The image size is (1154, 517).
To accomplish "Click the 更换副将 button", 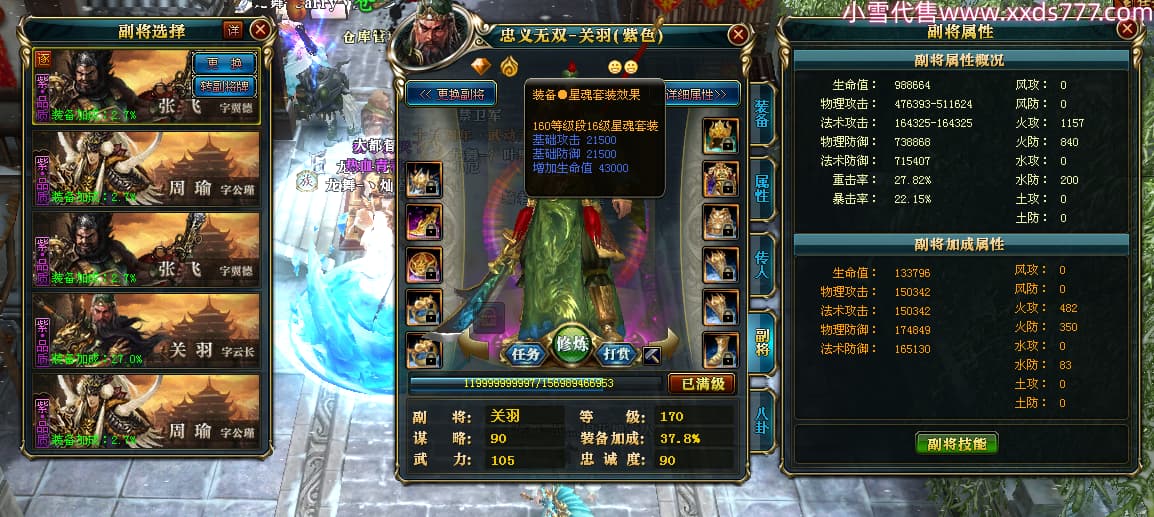I will click(452, 94).
